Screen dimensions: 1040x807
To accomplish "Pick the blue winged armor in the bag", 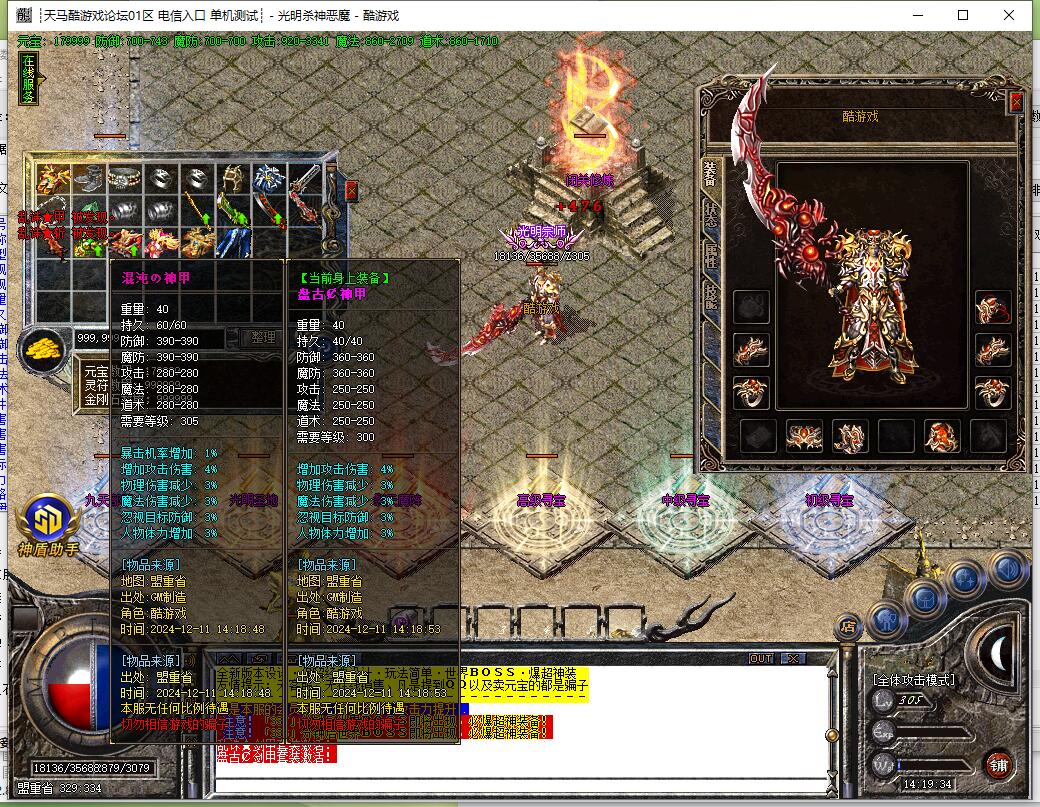I will (x=269, y=180).
